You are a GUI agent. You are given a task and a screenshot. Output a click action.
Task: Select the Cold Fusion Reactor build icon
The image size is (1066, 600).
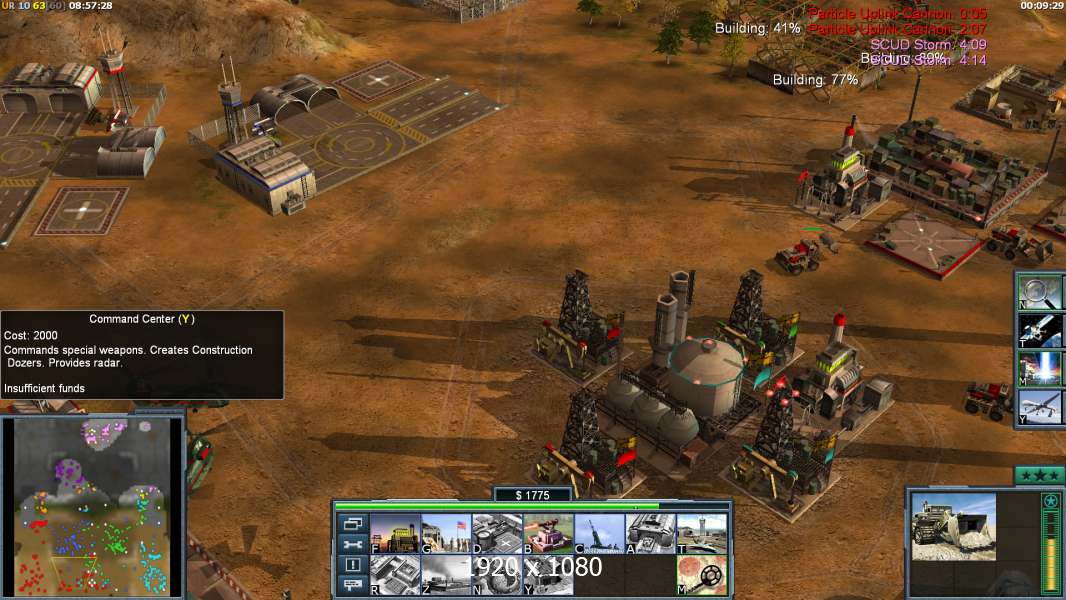tap(395, 534)
